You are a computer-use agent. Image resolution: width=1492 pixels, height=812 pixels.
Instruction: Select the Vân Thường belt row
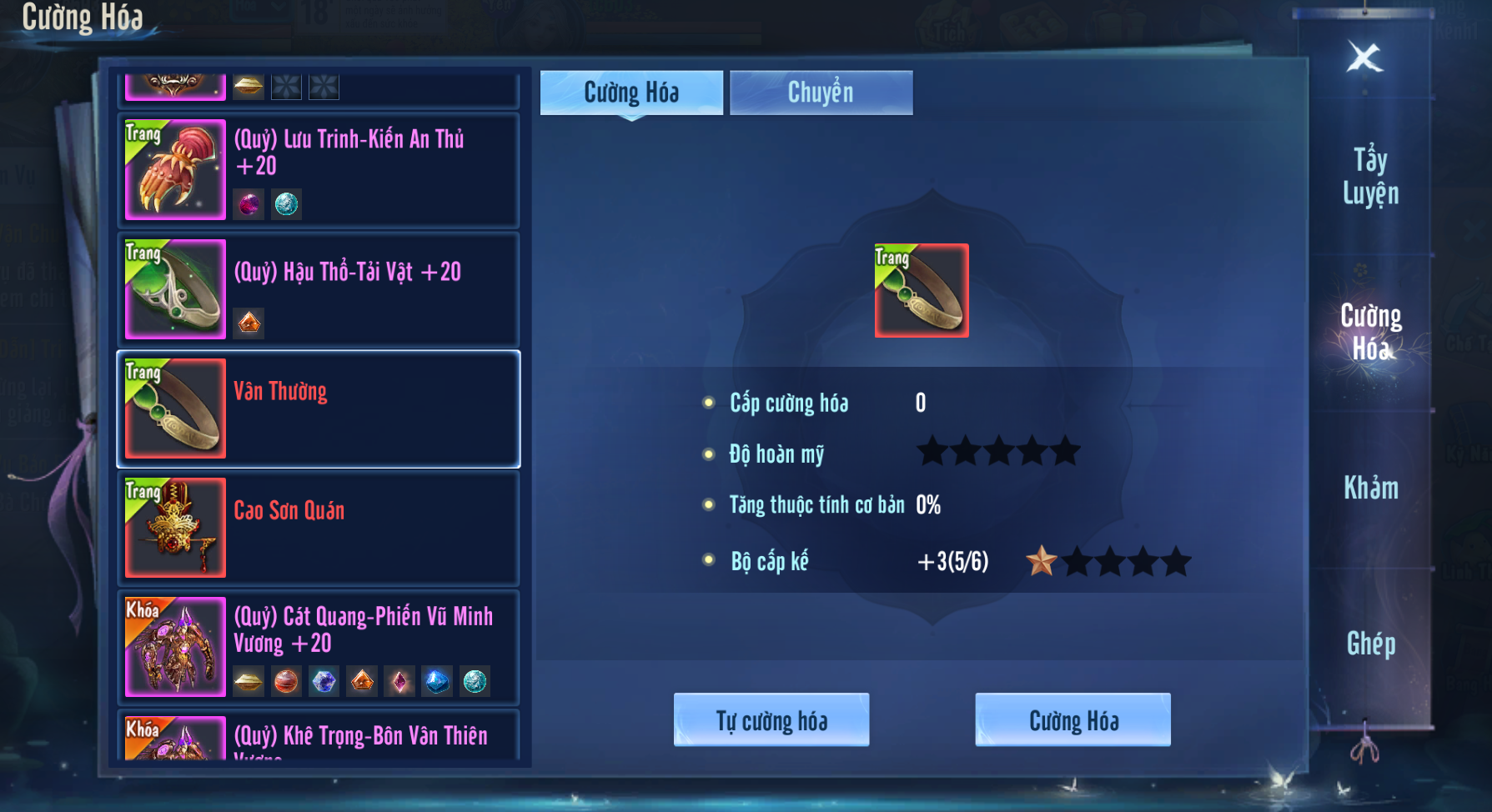319,409
